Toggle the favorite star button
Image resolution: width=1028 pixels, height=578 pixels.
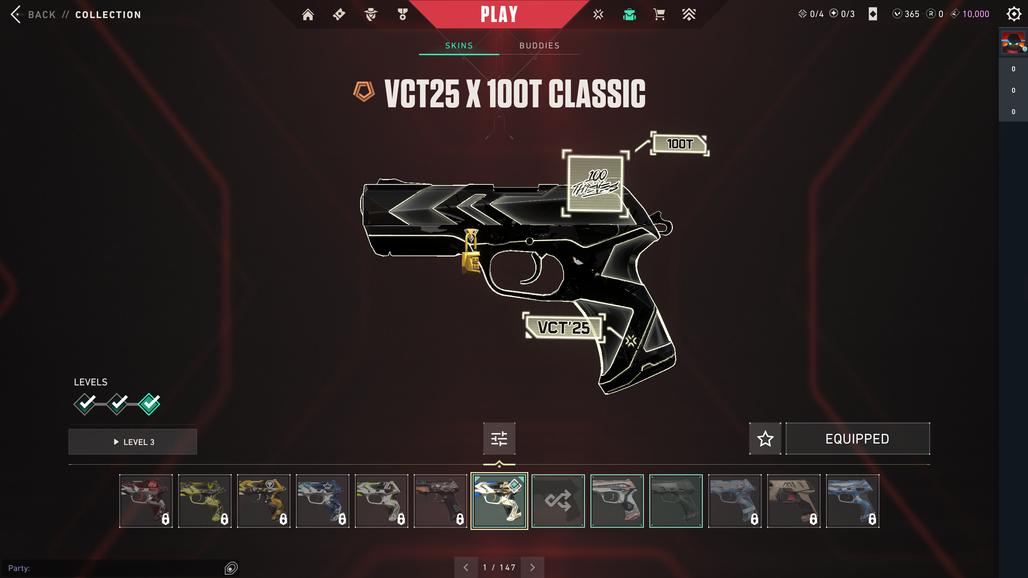coord(765,438)
